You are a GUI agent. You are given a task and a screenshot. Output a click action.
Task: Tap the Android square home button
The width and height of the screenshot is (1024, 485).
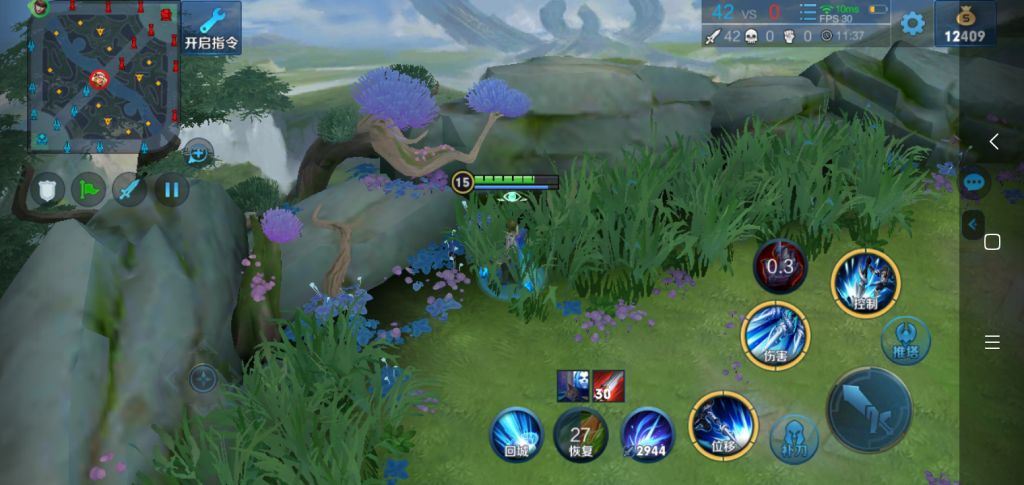[992, 242]
